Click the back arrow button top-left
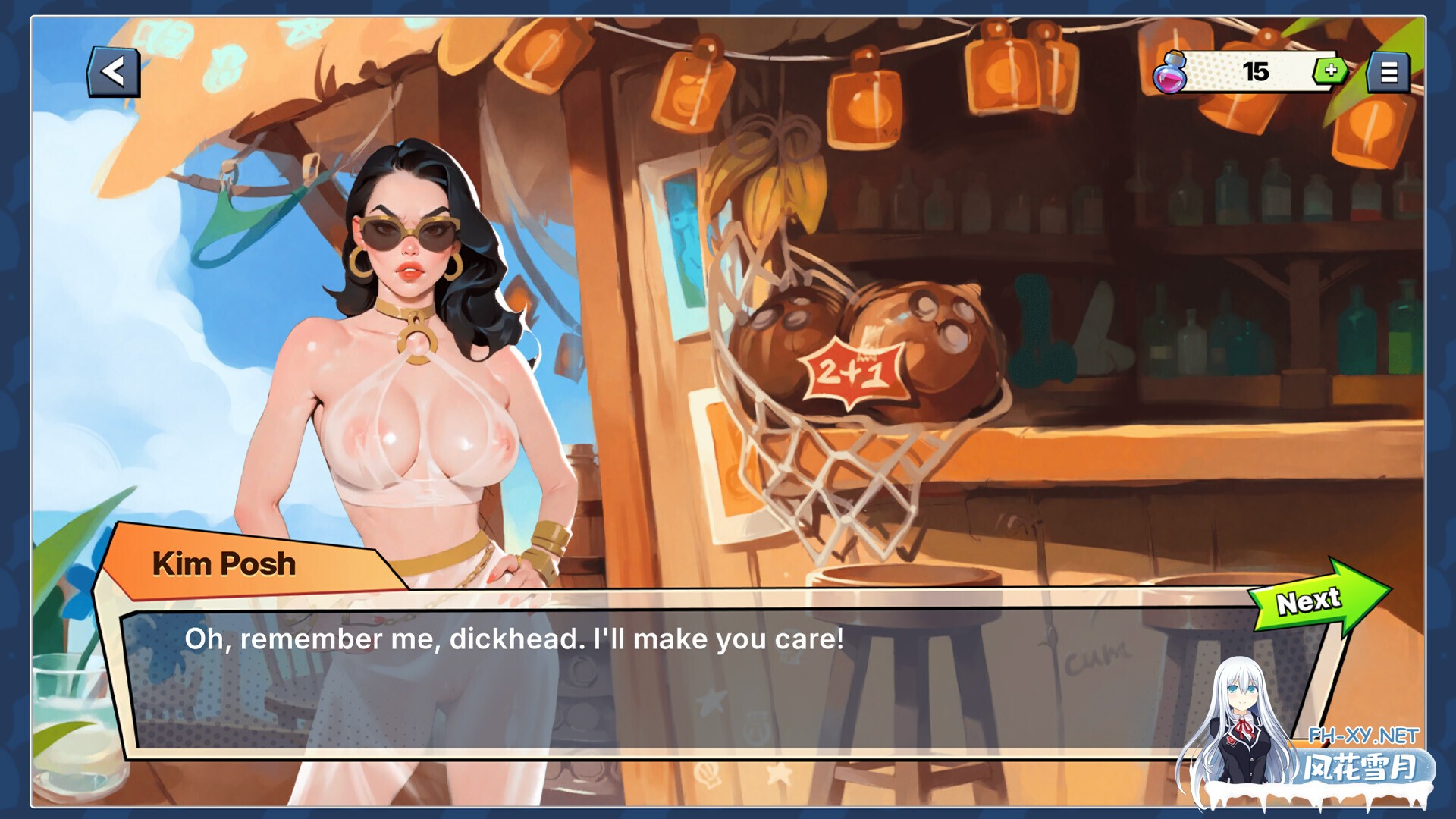The height and width of the screenshot is (819, 1456). coord(115,72)
